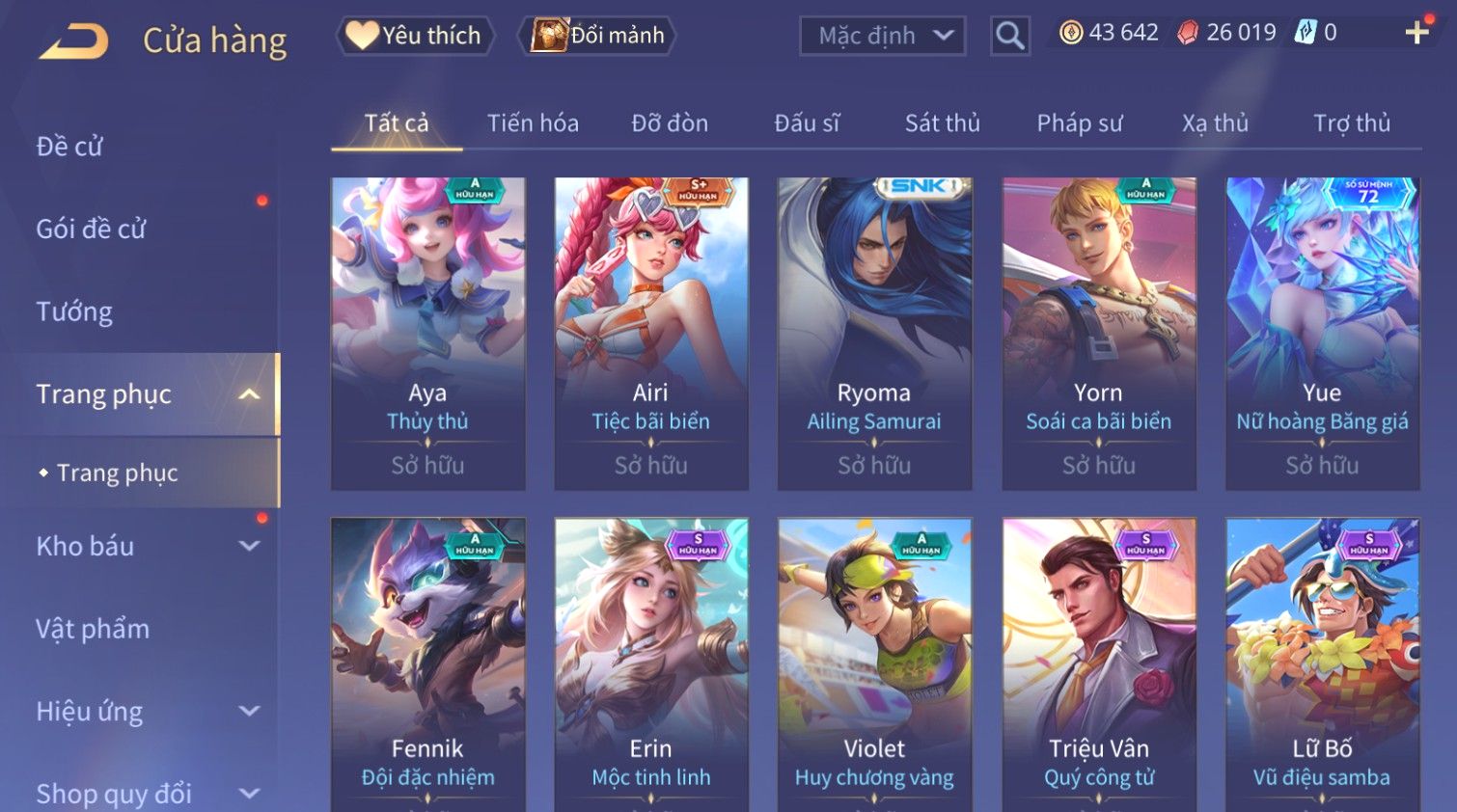
Task: Select the Aya Thủy thủ skin card
Action: coord(427,333)
